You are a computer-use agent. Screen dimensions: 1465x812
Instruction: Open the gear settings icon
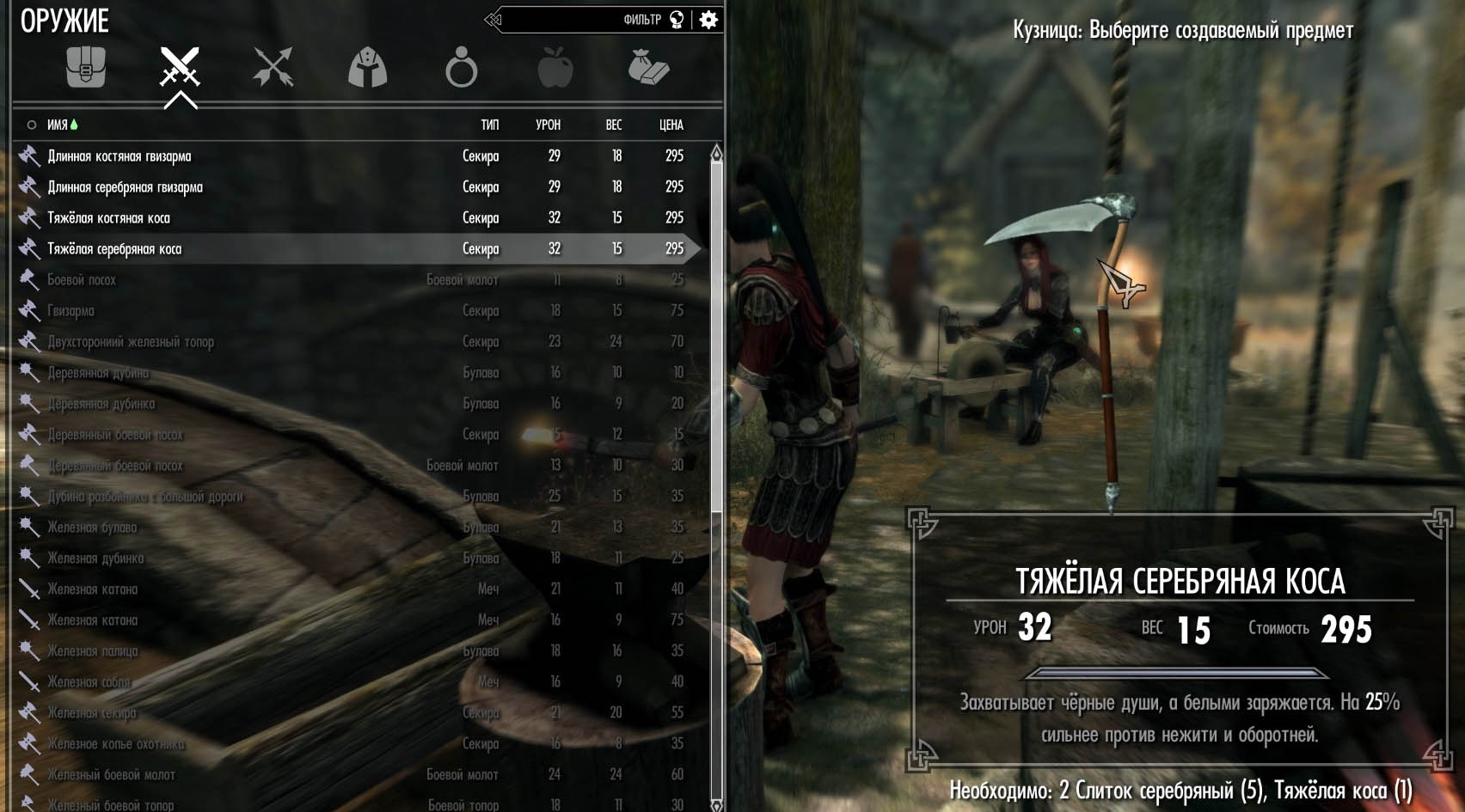click(708, 20)
